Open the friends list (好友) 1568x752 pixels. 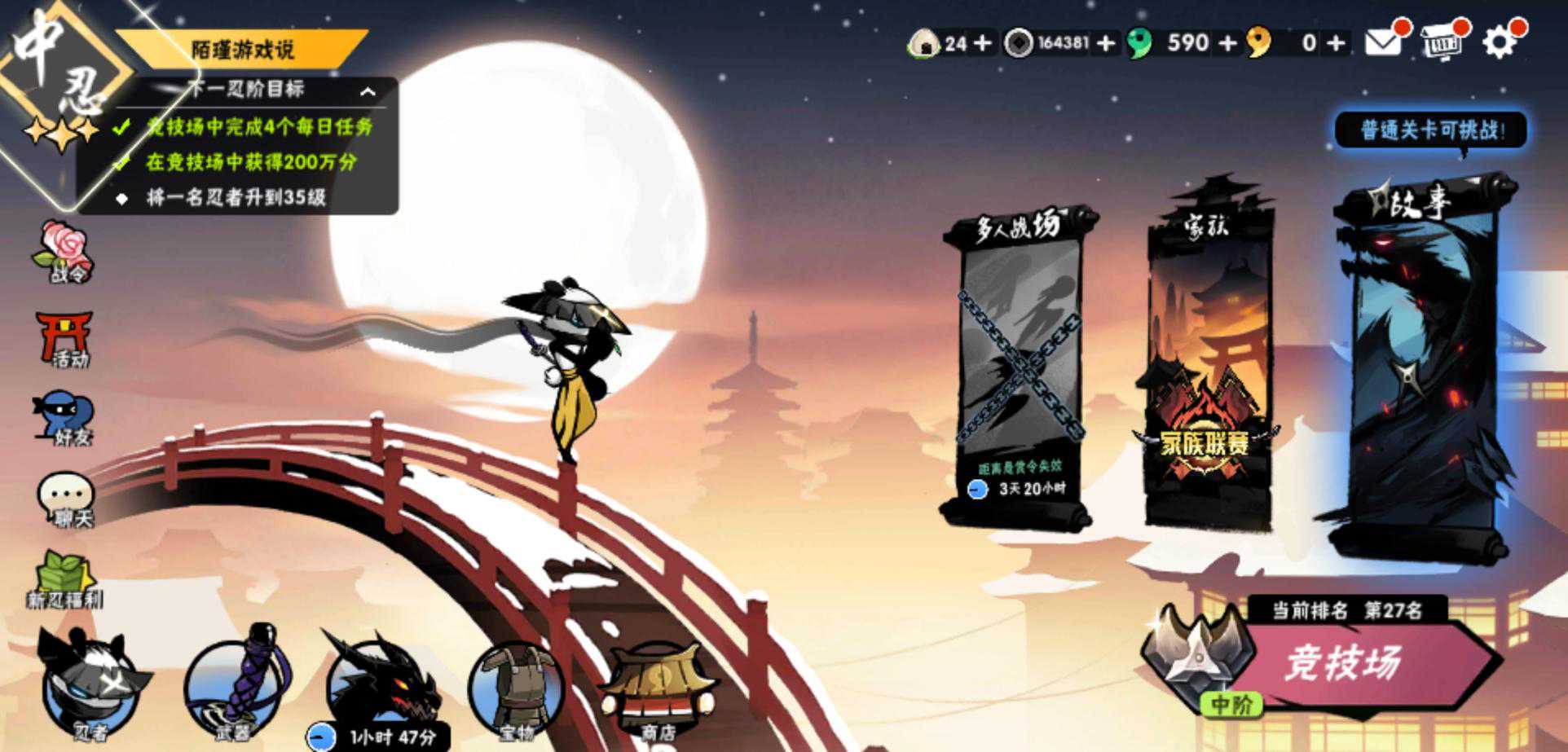(x=65, y=420)
